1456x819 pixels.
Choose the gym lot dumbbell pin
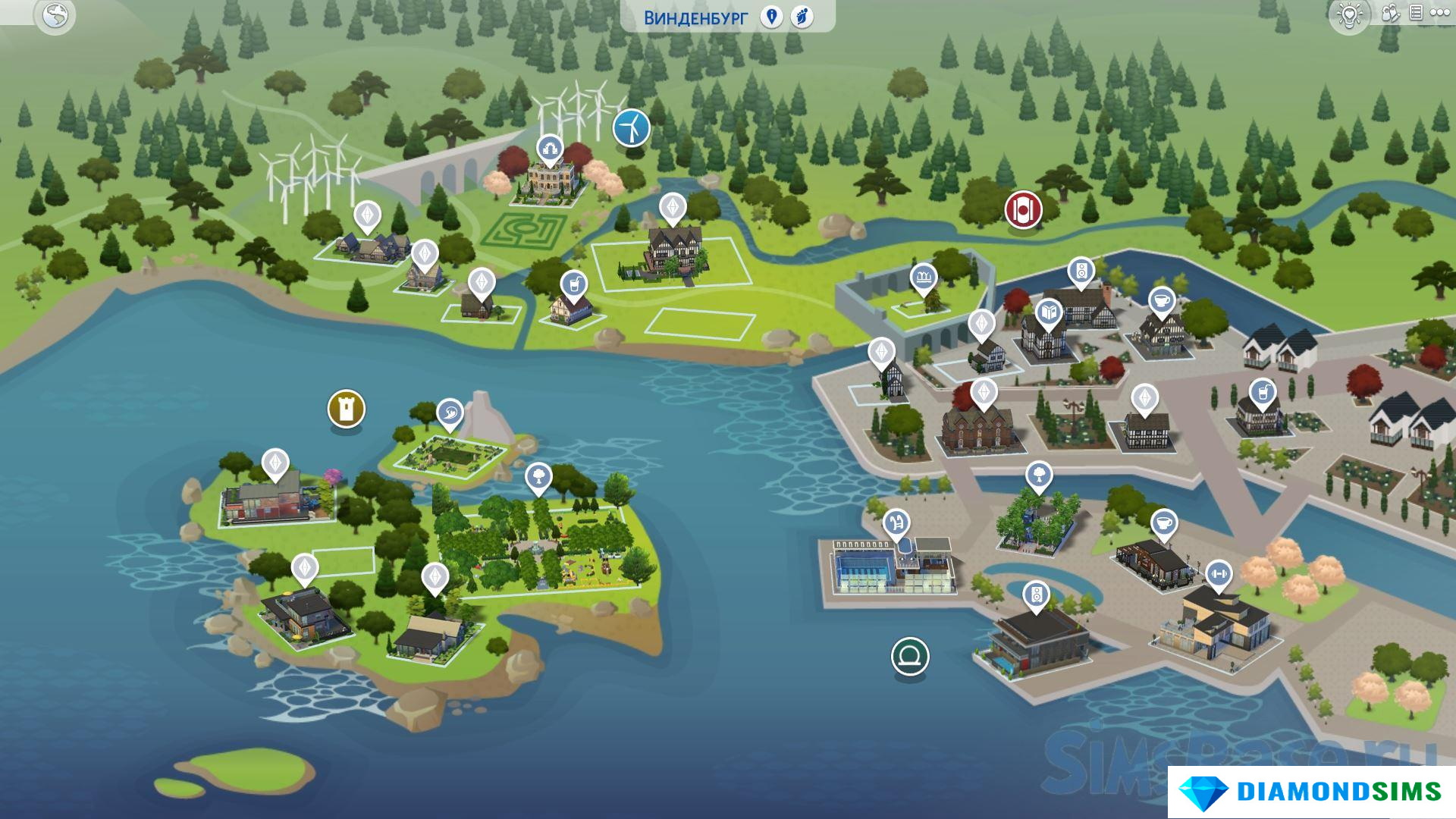pos(1218,574)
